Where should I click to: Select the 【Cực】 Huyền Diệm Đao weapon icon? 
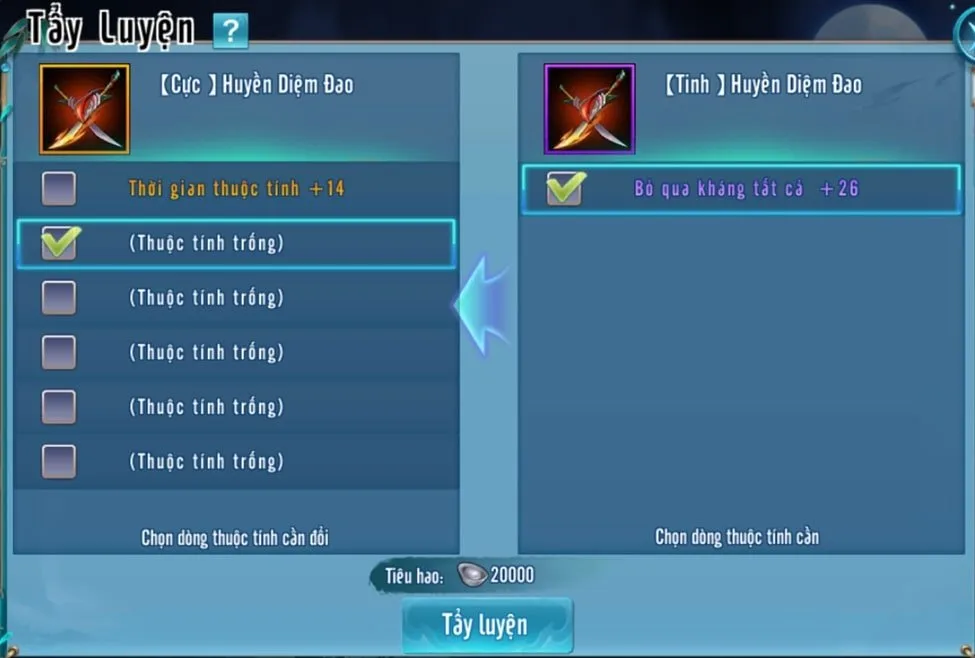point(85,109)
